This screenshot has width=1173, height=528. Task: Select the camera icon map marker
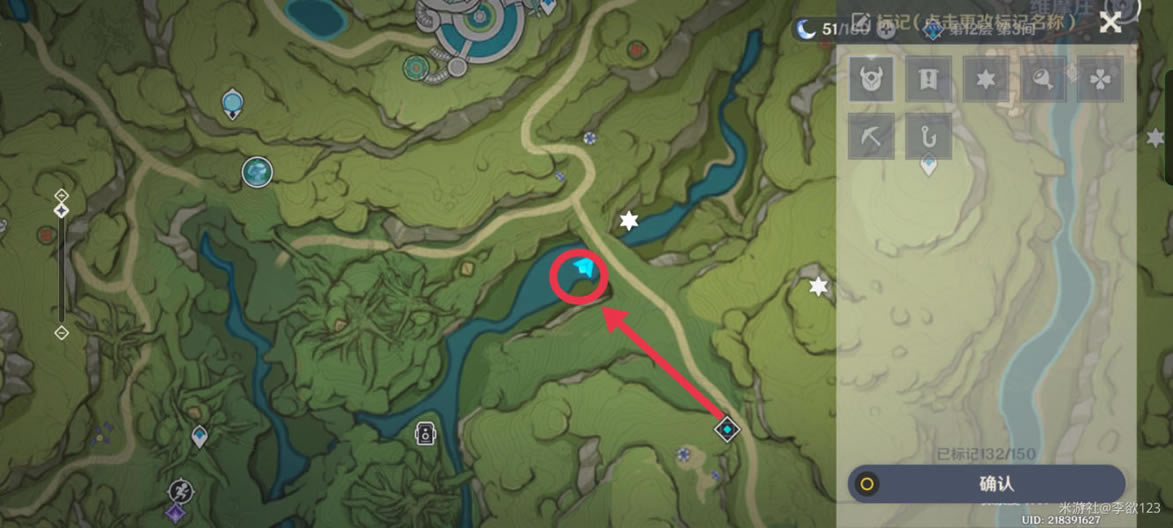point(425,433)
